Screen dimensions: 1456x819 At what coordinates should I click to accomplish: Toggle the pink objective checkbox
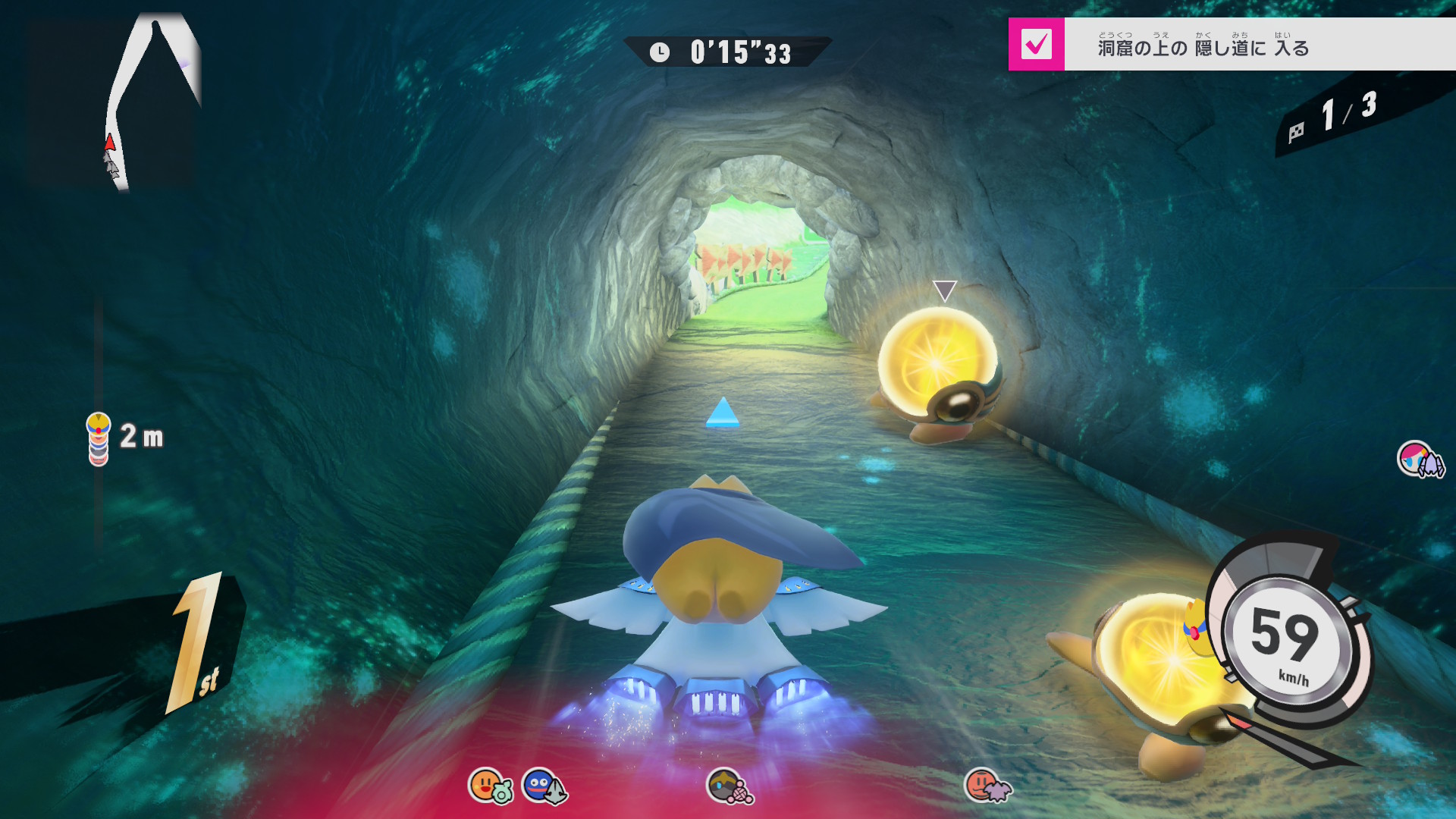tap(1036, 44)
